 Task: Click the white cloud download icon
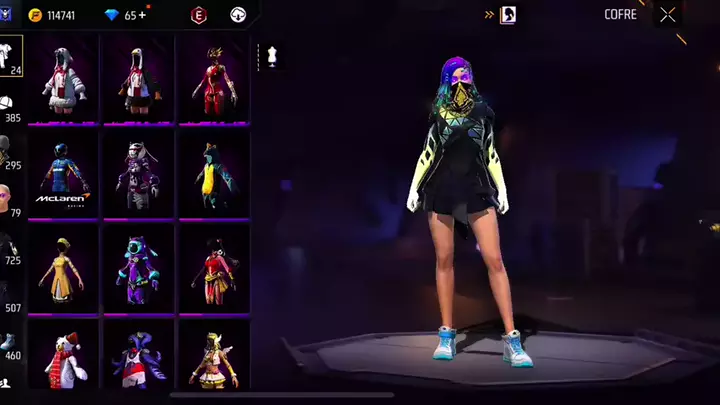click(x=238, y=15)
